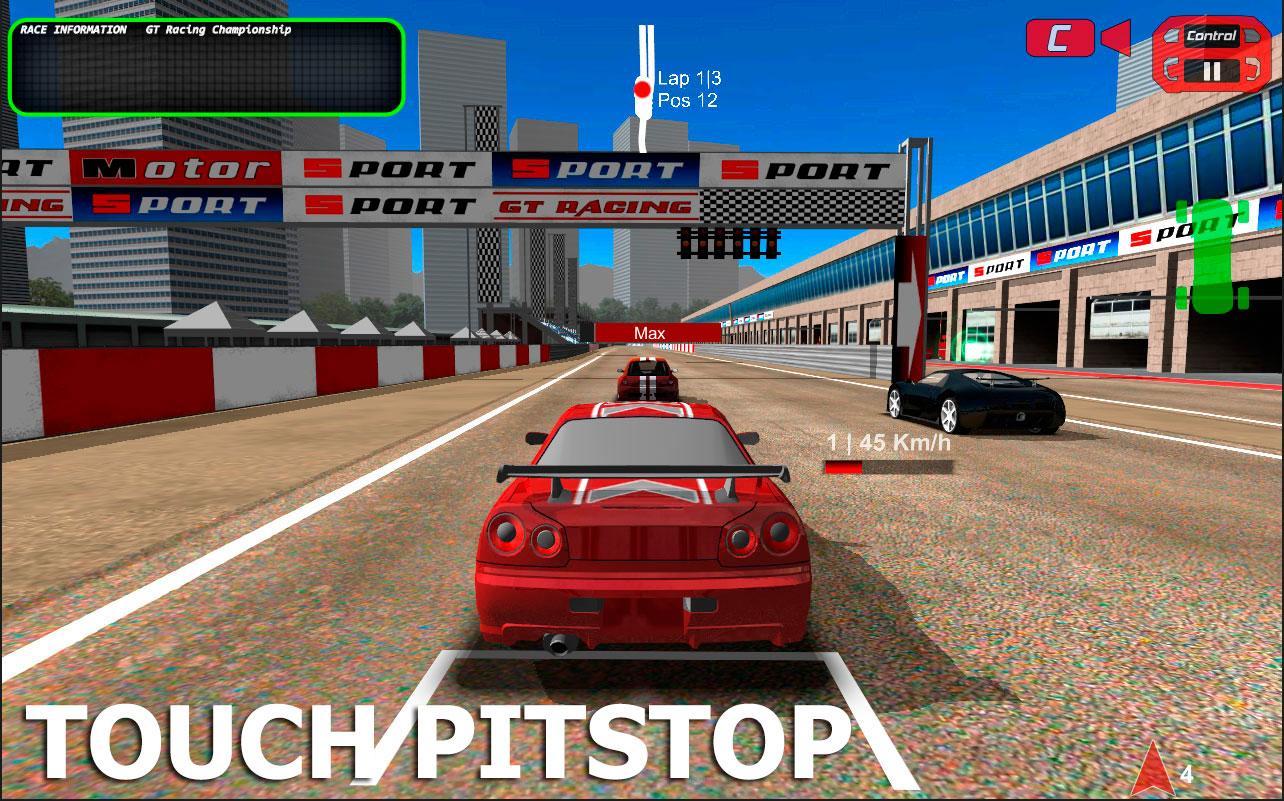The image size is (1284, 801).
Task: Expand the Pos 12 position indicator
Action: click(x=686, y=98)
